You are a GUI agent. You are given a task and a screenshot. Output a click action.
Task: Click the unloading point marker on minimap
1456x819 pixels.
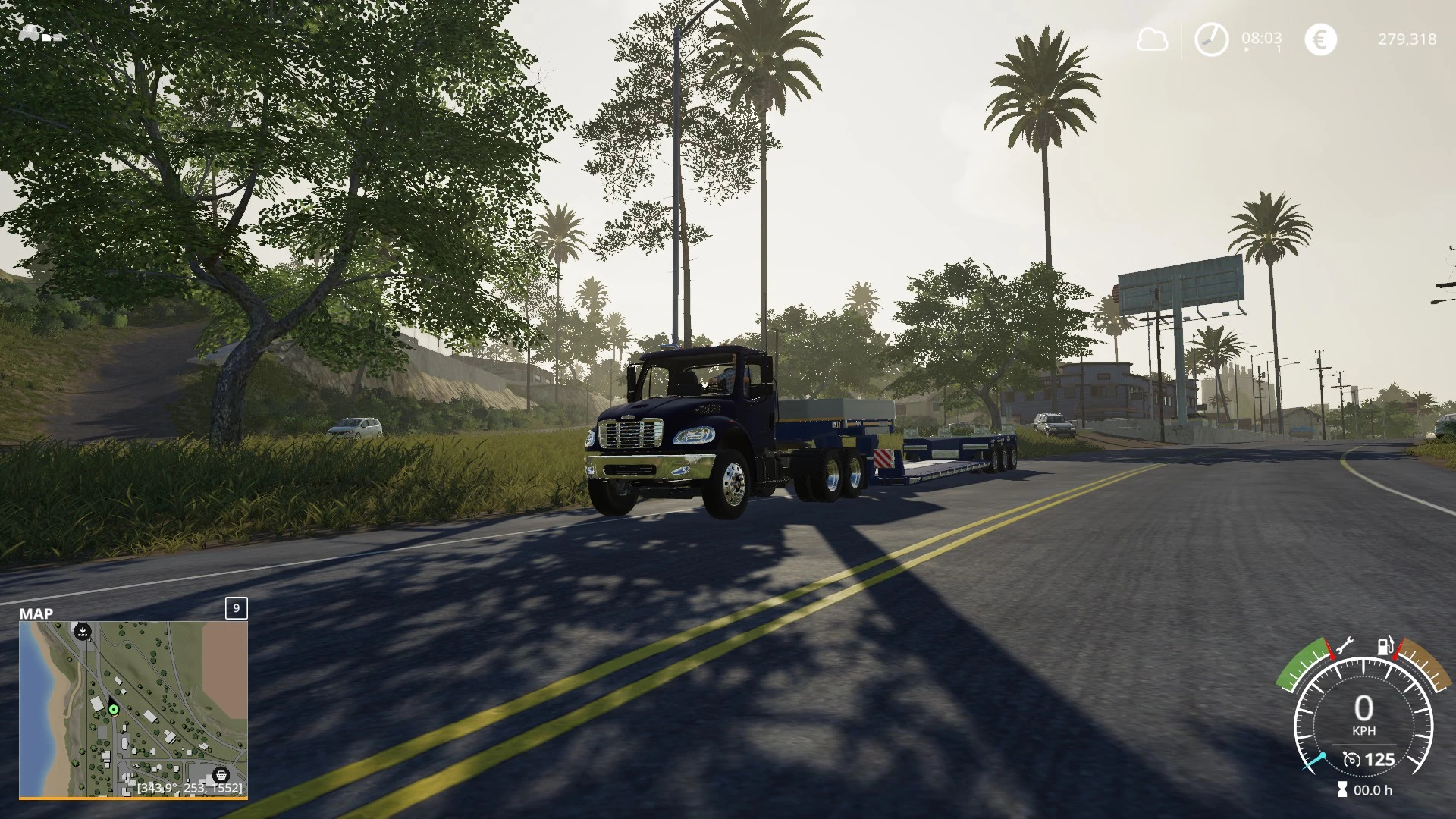point(82,631)
